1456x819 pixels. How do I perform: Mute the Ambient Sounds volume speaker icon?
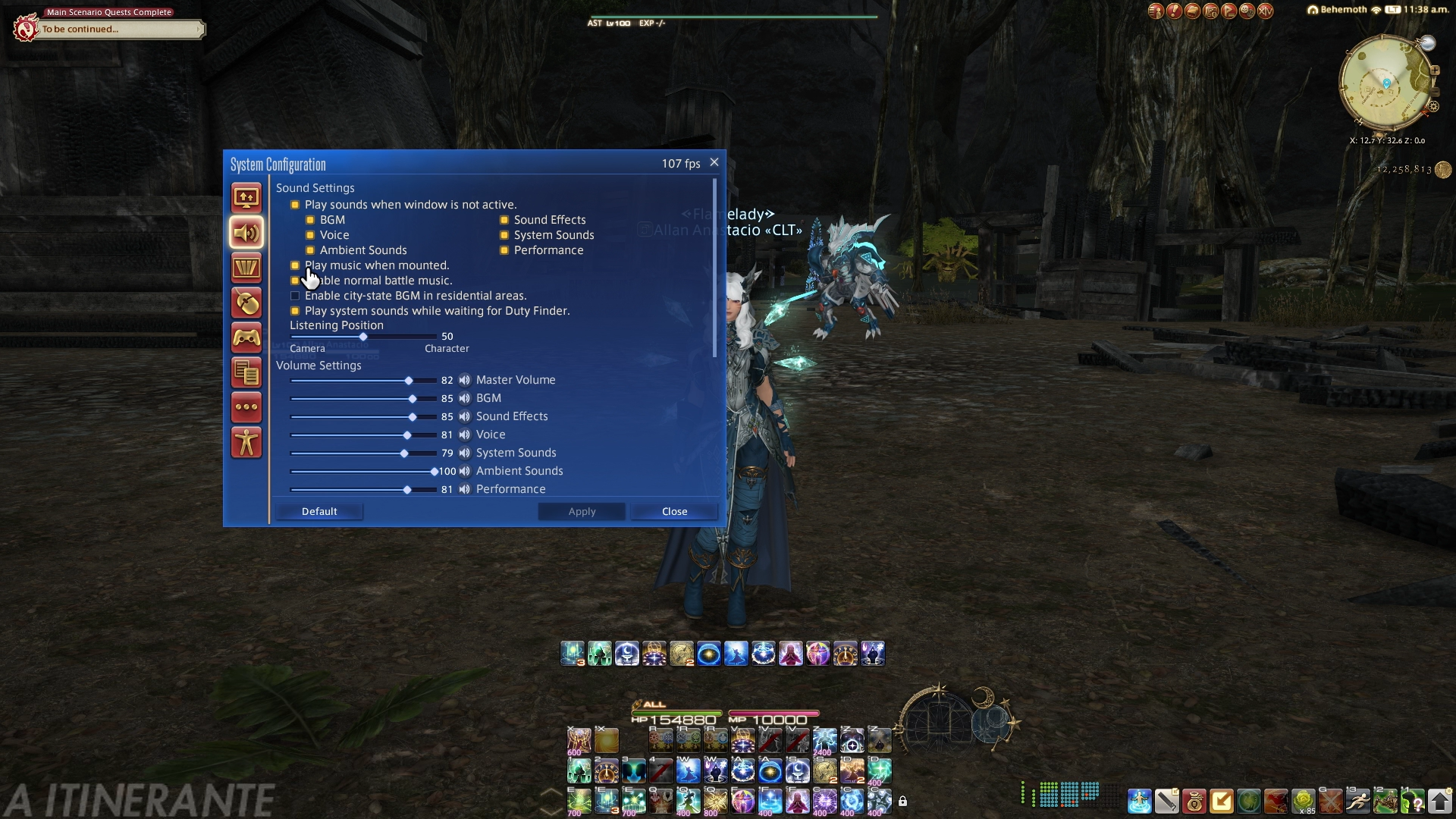[x=465, y=471]
